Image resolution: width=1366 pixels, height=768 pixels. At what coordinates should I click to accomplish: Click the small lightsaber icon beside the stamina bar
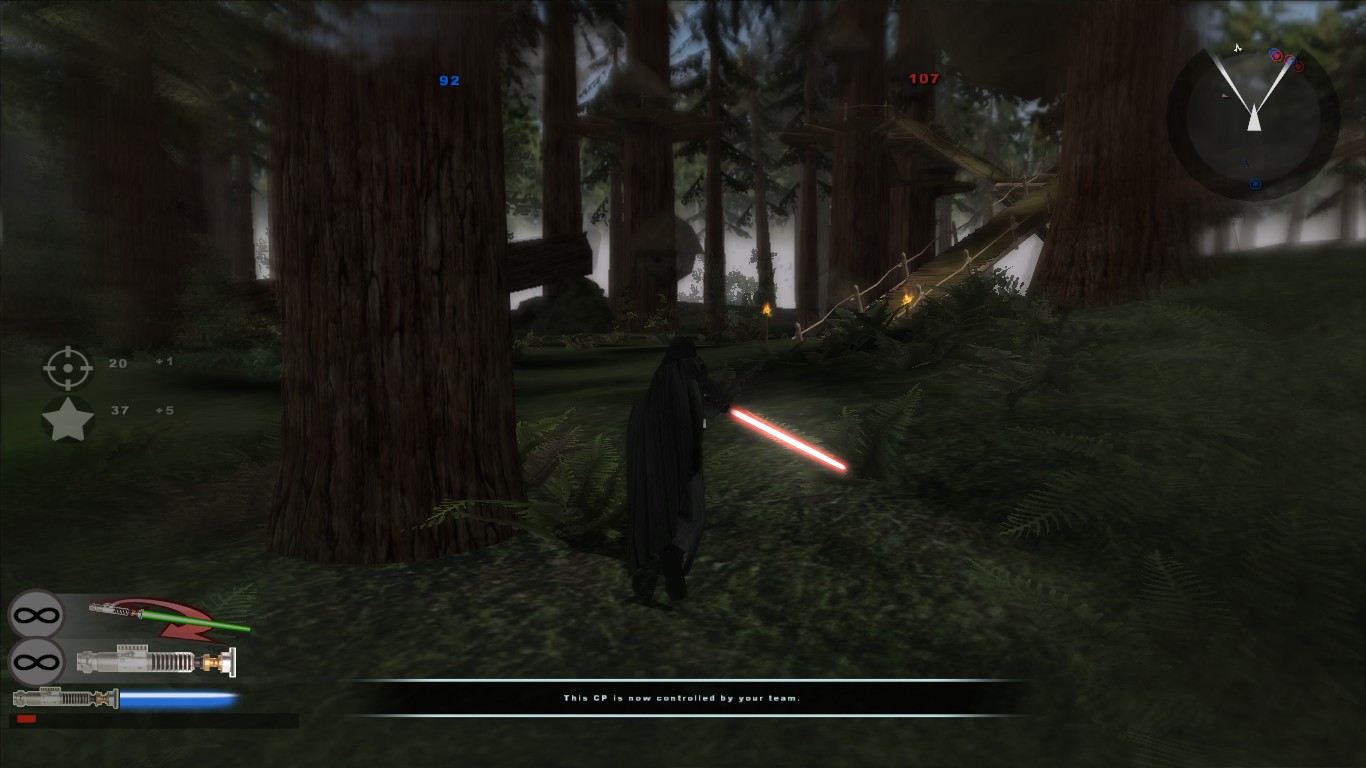66,697
